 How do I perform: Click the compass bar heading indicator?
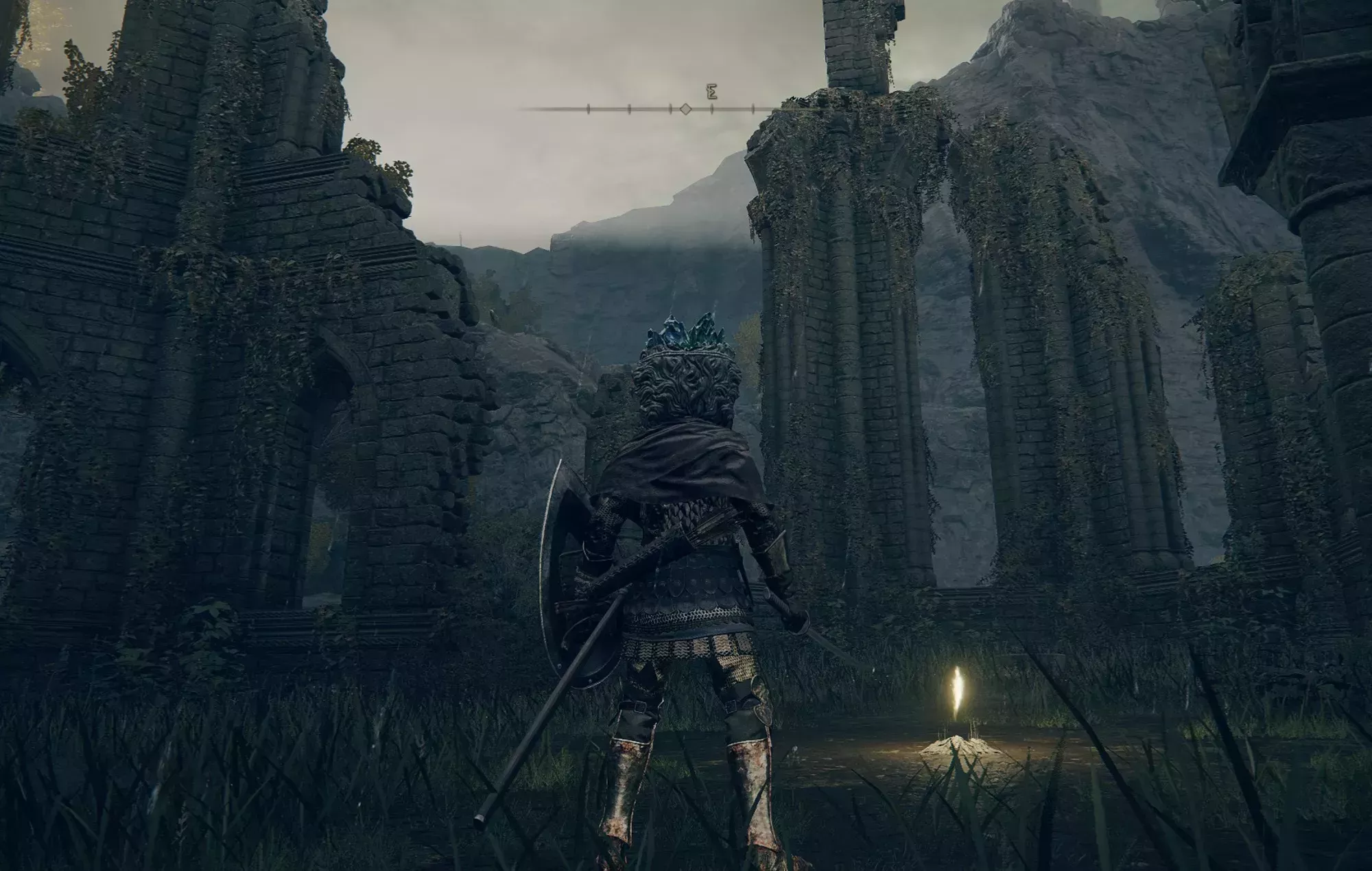tap(685, 109)
